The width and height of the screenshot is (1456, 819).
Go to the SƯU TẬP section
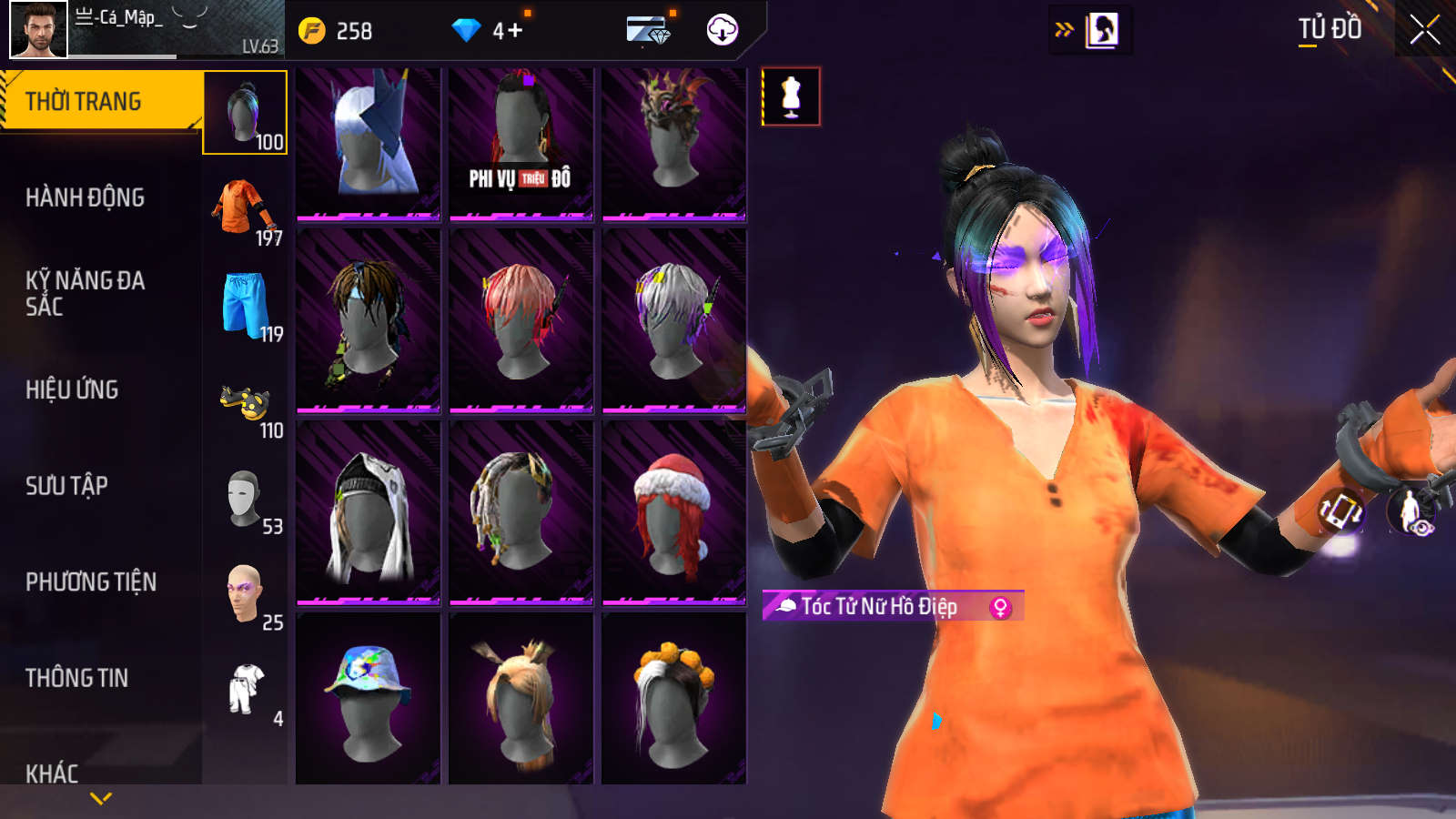coord(66,486)
